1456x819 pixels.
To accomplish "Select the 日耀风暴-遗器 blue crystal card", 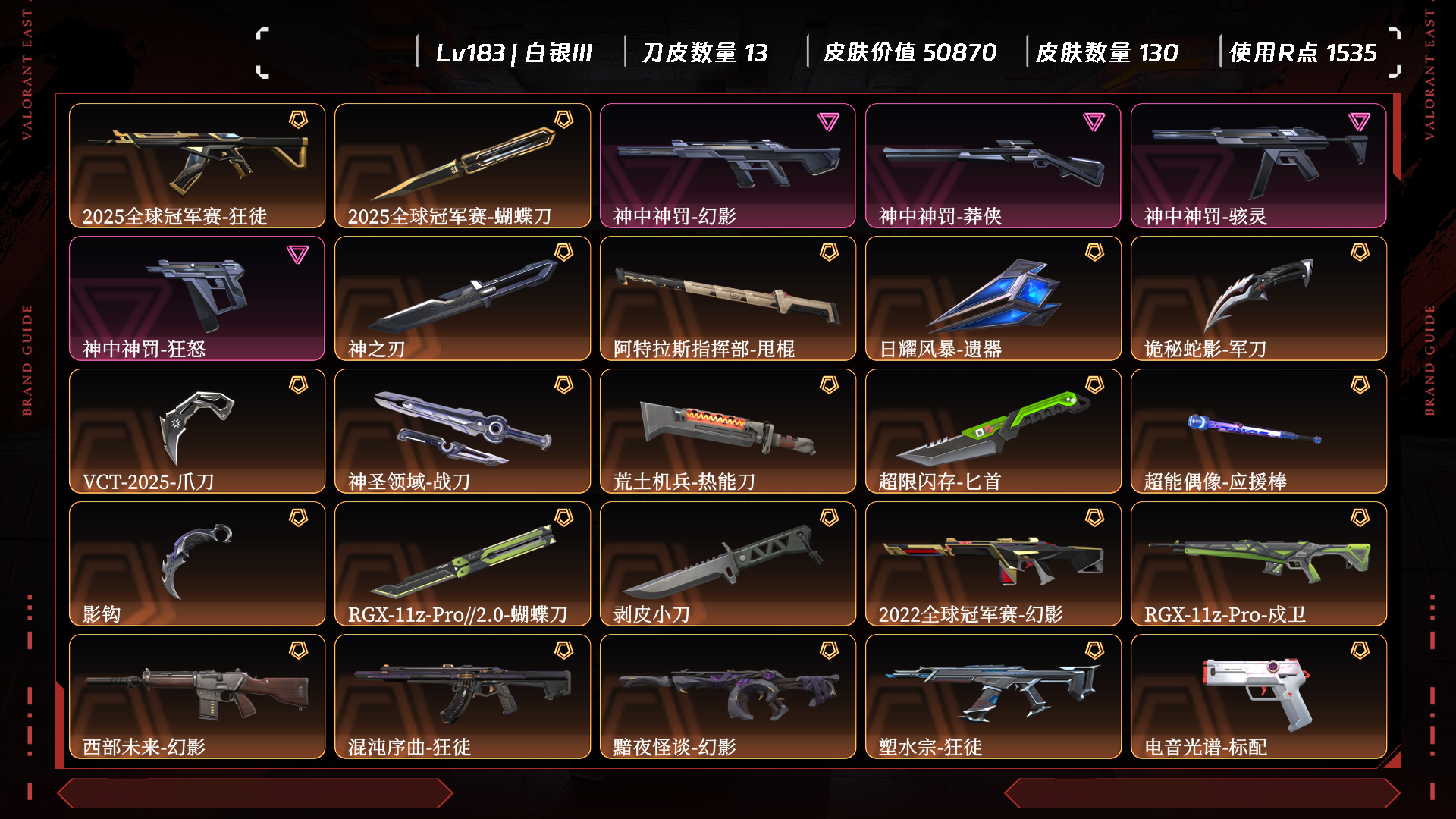I will click(x=993, y=298).
